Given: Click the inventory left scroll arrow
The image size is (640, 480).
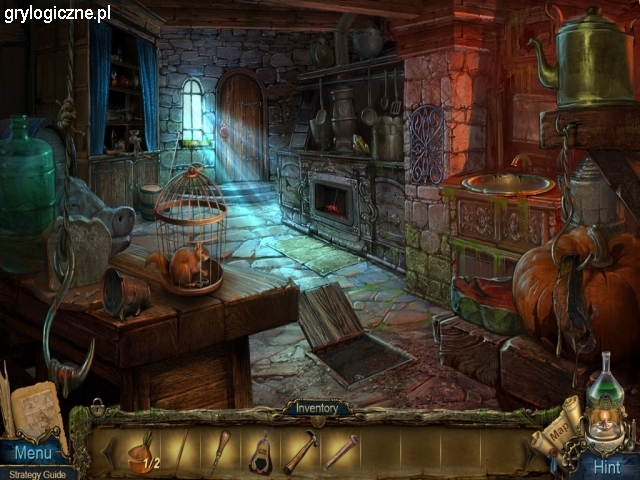Looking at the screenshot, I should pyautogui.click(x=107, y=451).
